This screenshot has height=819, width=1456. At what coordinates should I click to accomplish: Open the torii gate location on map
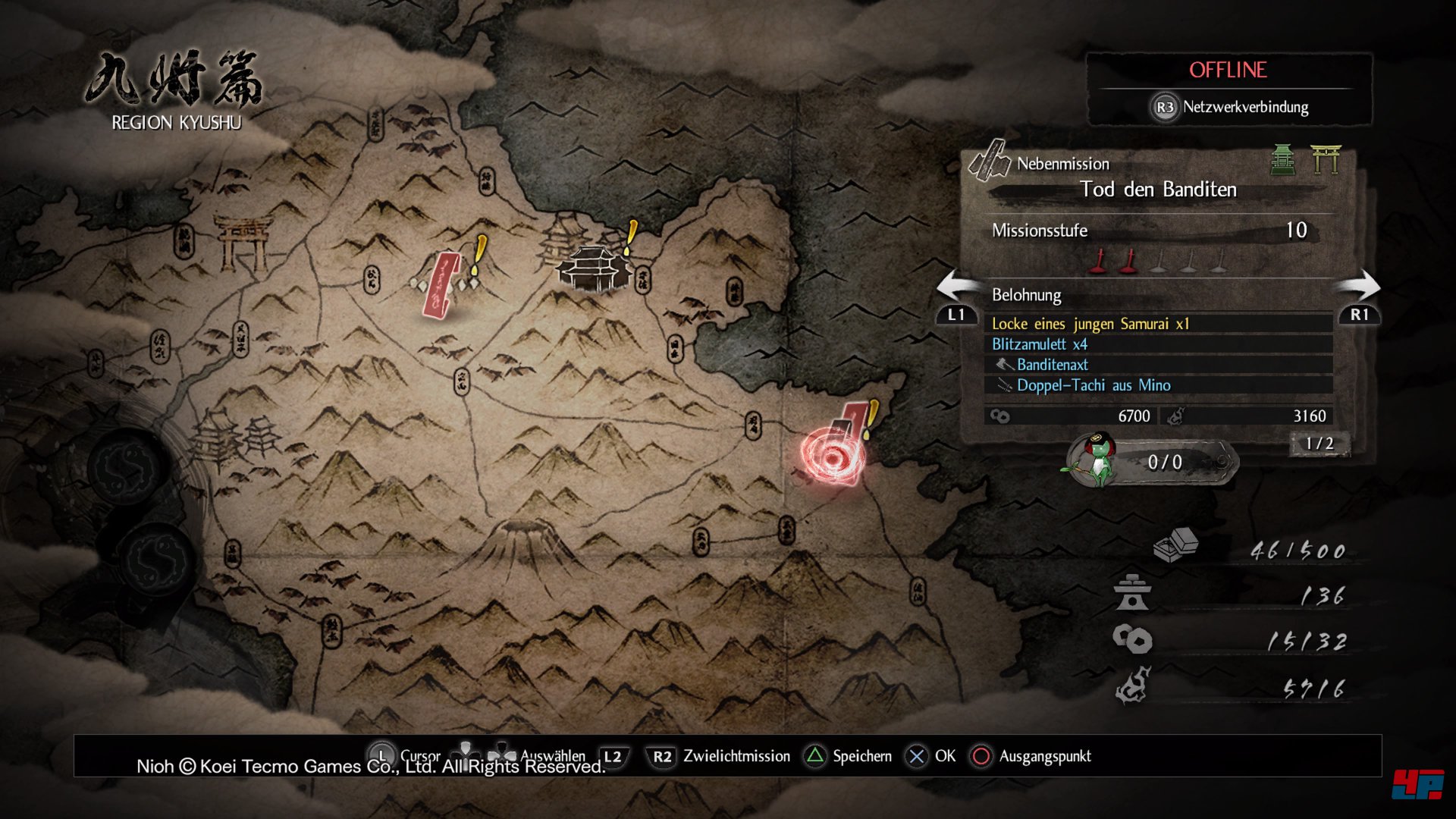(243, 243)
